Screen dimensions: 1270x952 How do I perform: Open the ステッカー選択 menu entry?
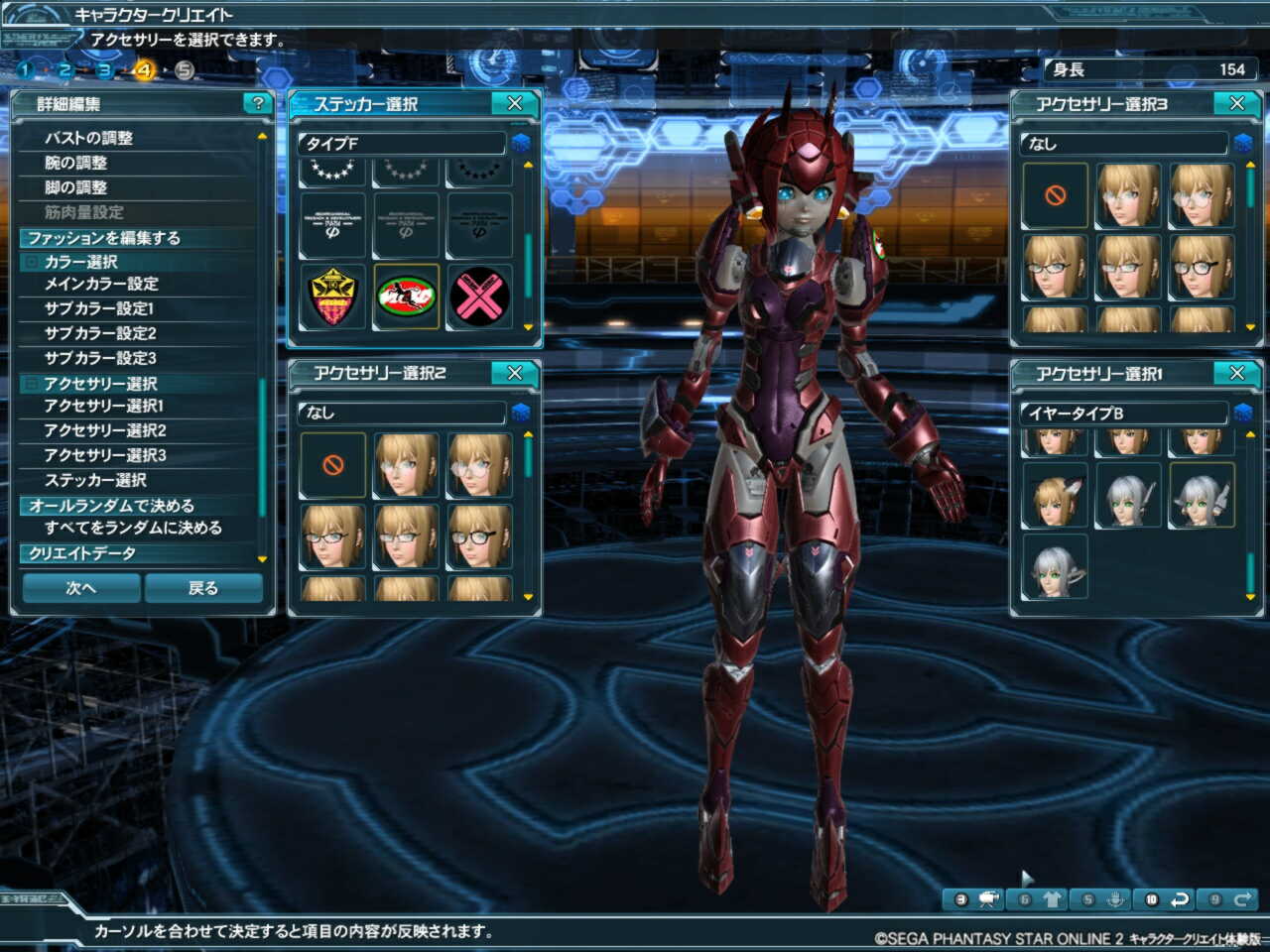(x=95, y=480)
